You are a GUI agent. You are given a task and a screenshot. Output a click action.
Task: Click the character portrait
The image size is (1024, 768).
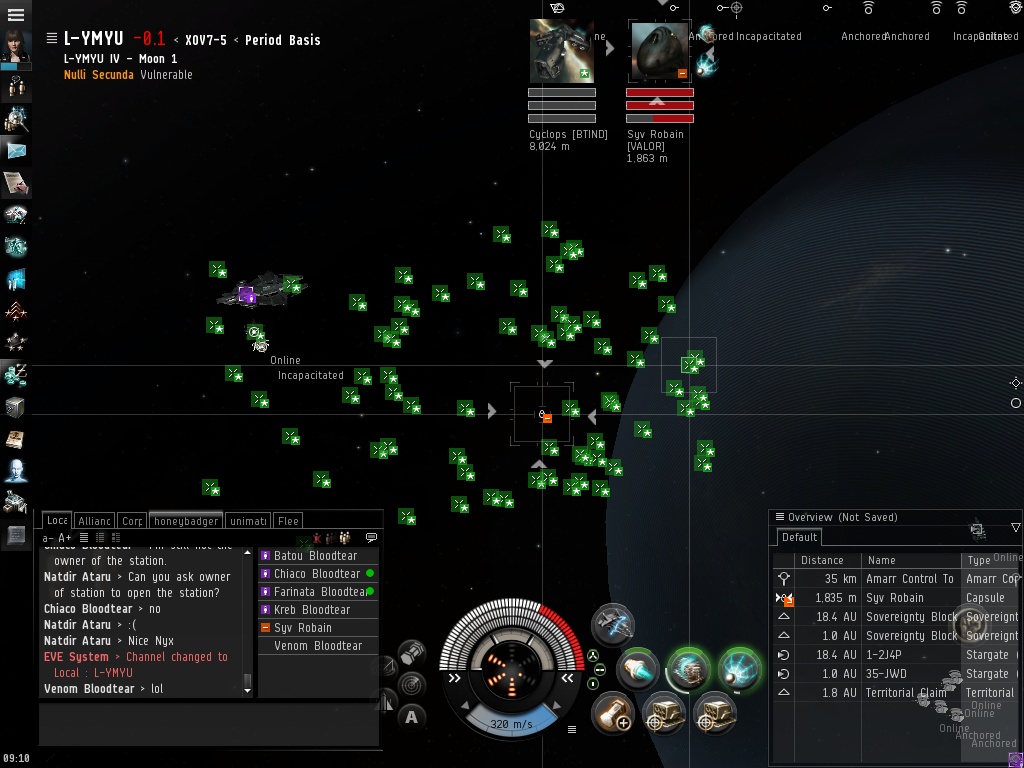(x=16, y=46)
